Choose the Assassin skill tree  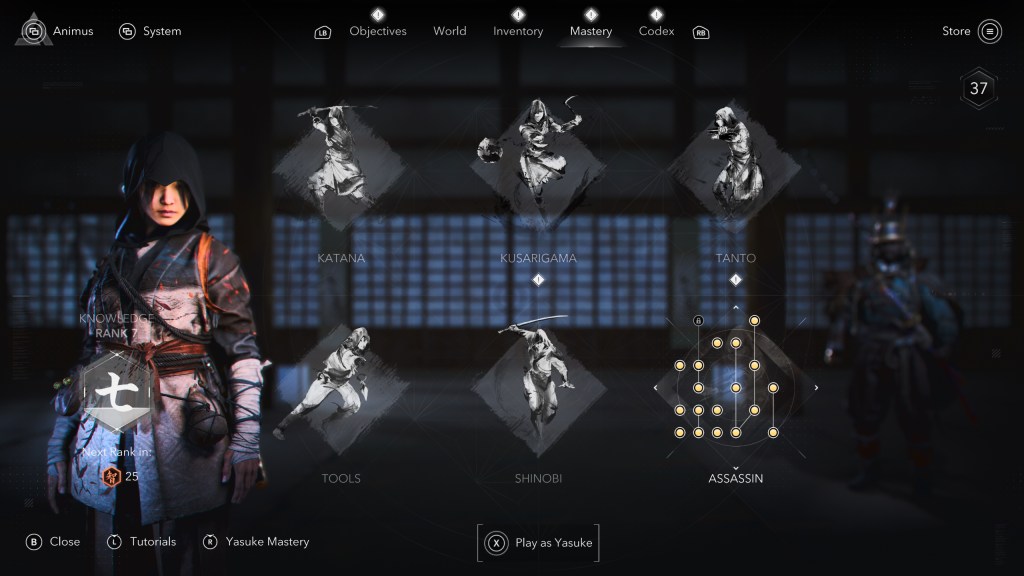[x=735, y=385]
